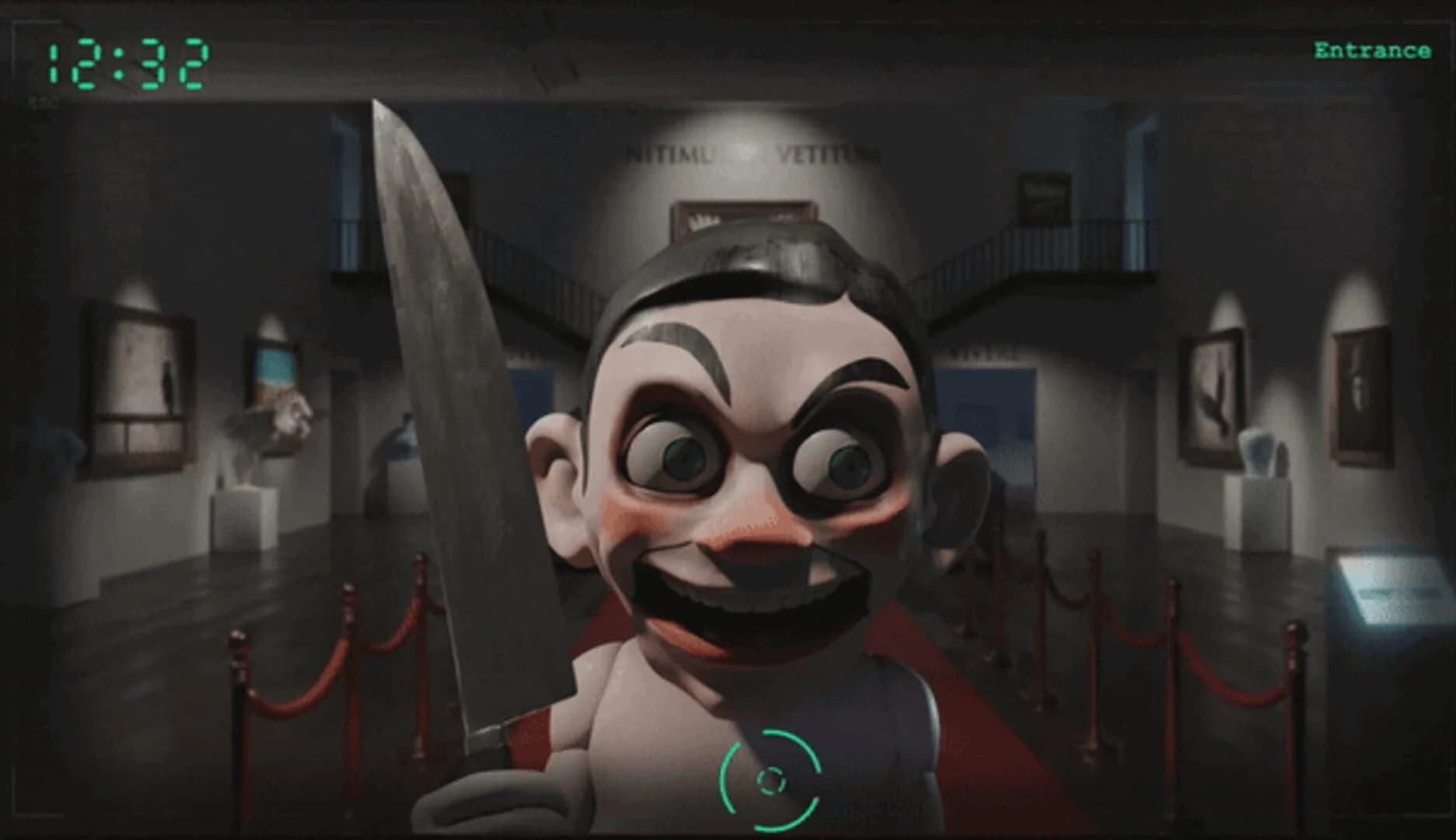Click the Entrance camera label
Screen dimensions: 1456x840
tap(1373, 51)
